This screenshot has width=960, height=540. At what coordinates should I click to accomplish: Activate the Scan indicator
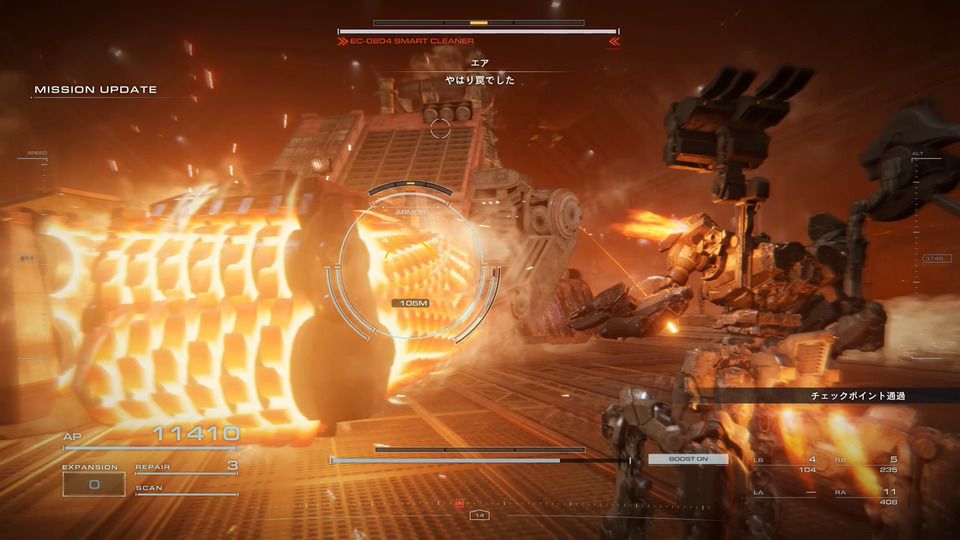coord(186,489)
